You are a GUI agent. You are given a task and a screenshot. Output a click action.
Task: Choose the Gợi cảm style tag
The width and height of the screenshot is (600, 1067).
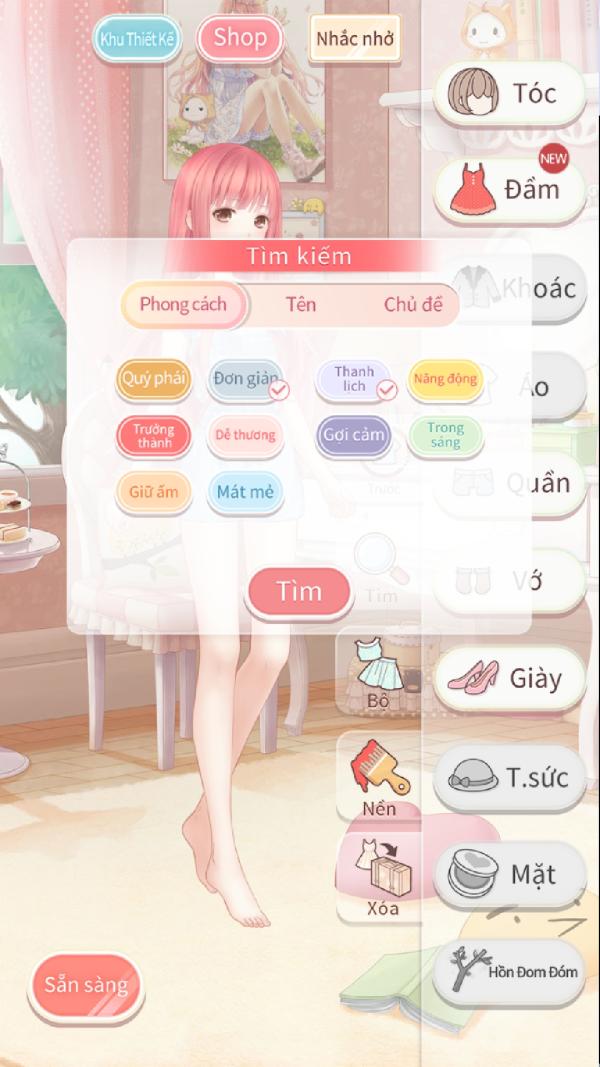click(x=354, y=435)
